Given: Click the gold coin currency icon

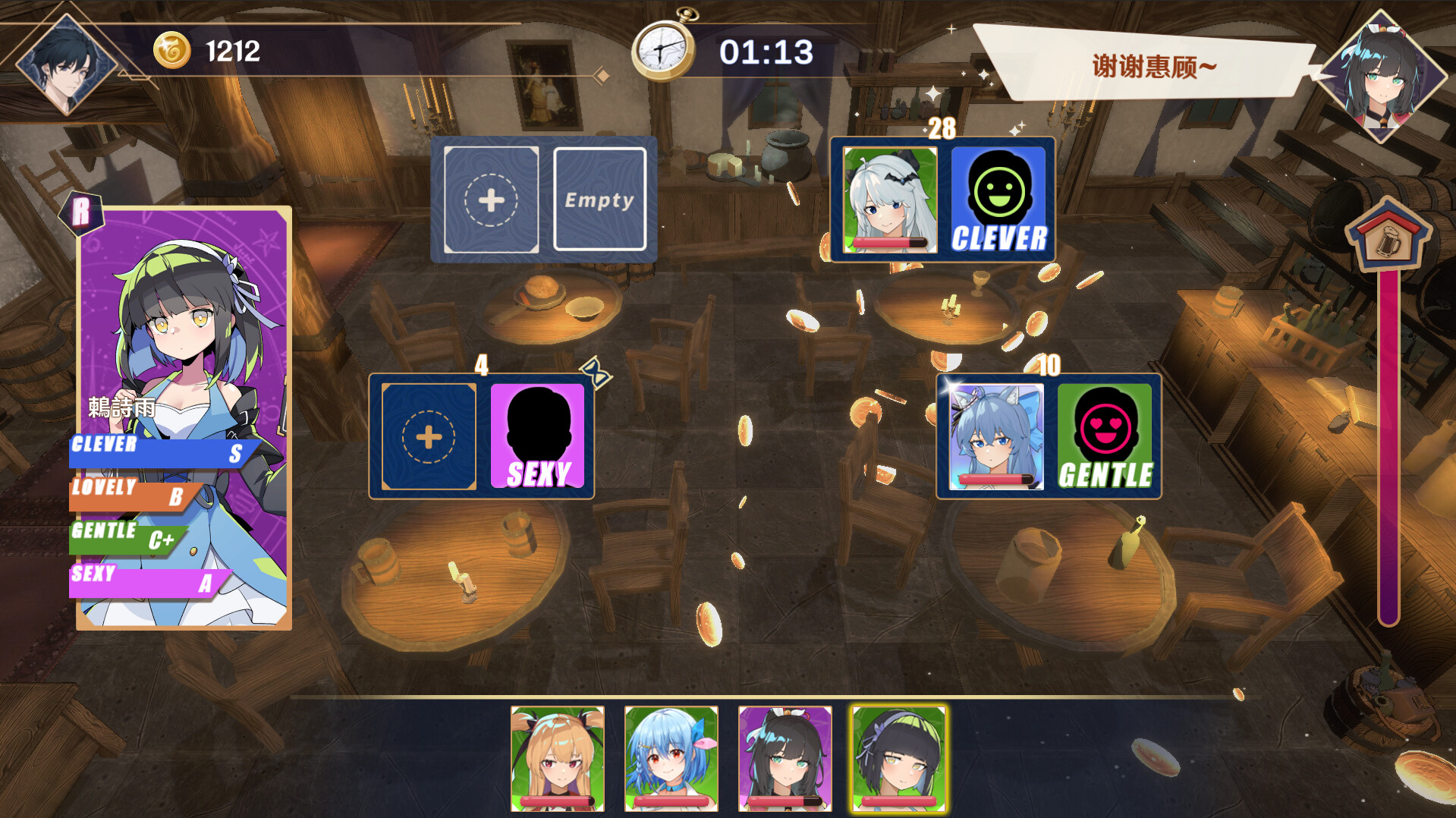Looking at the screenshot, I should [171, 49].
